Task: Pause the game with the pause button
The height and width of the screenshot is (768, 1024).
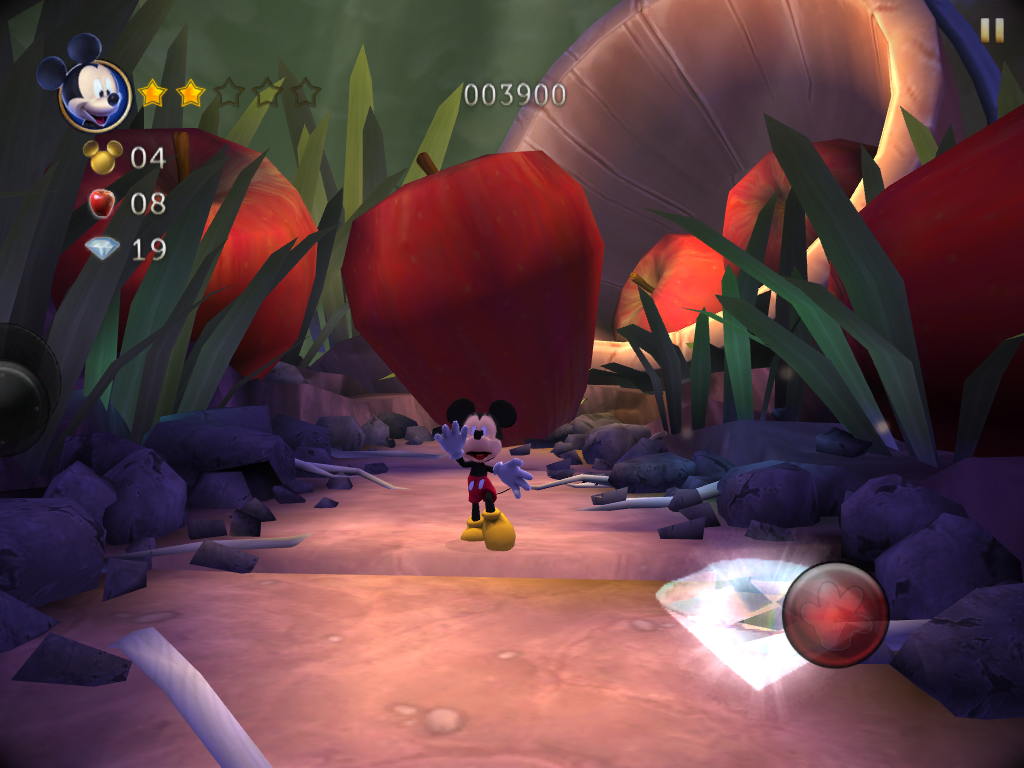Action: coord(991,30)
